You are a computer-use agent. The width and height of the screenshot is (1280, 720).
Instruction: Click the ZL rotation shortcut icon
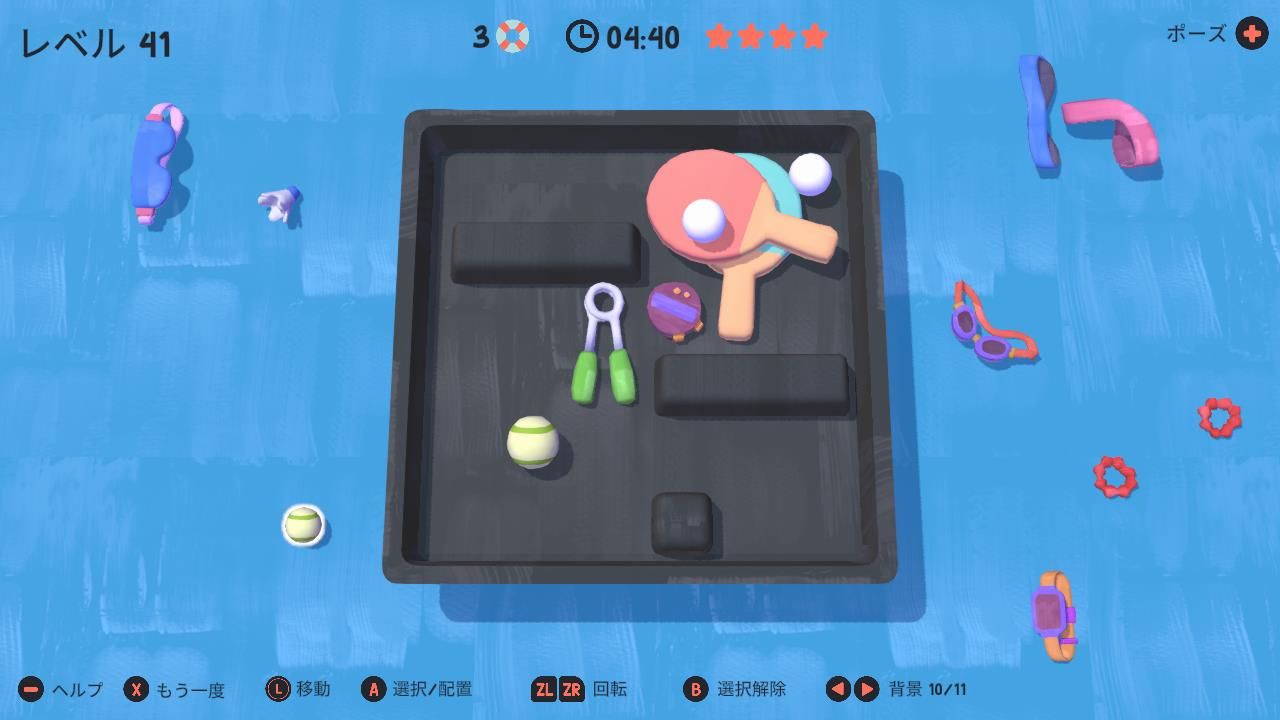(x=546, y=689)
